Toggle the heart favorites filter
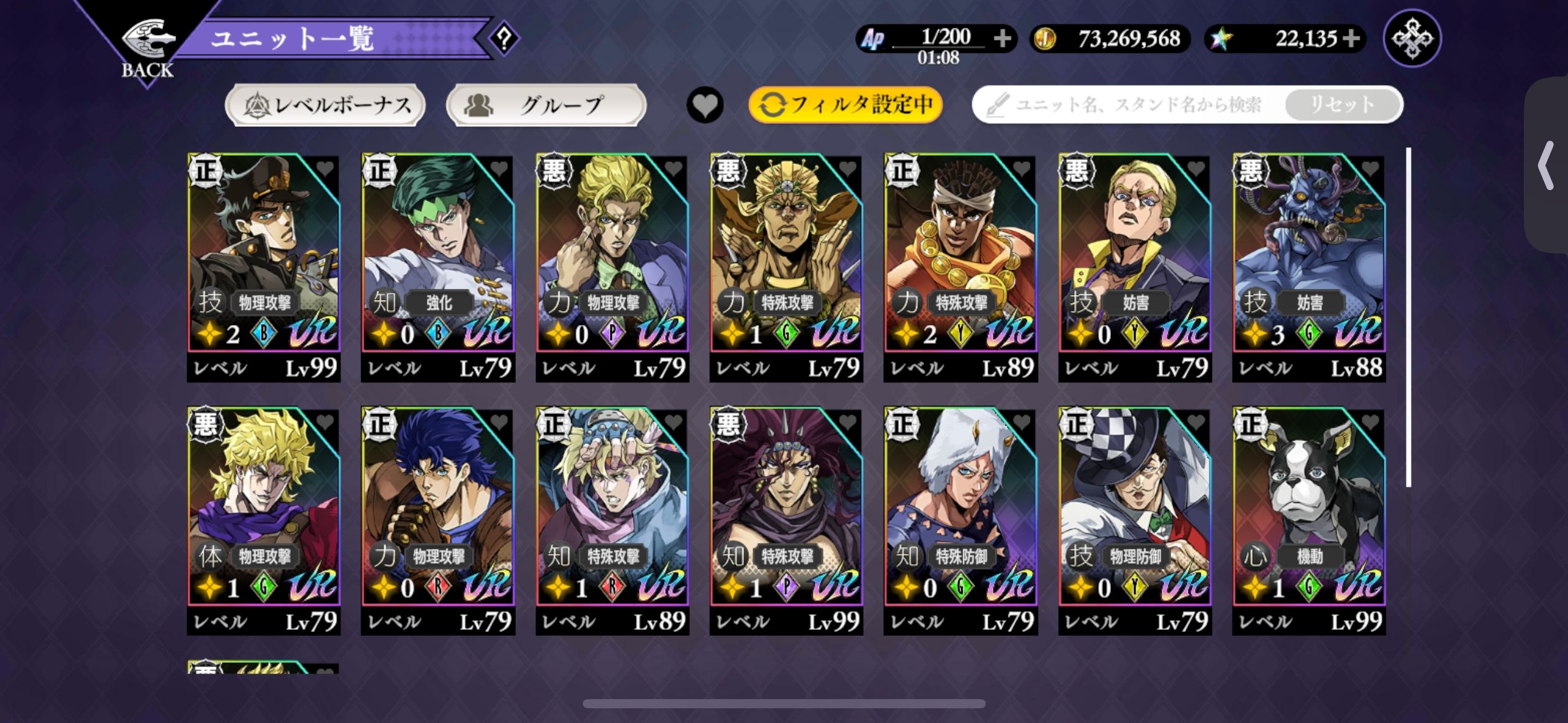 pos(705,105)
